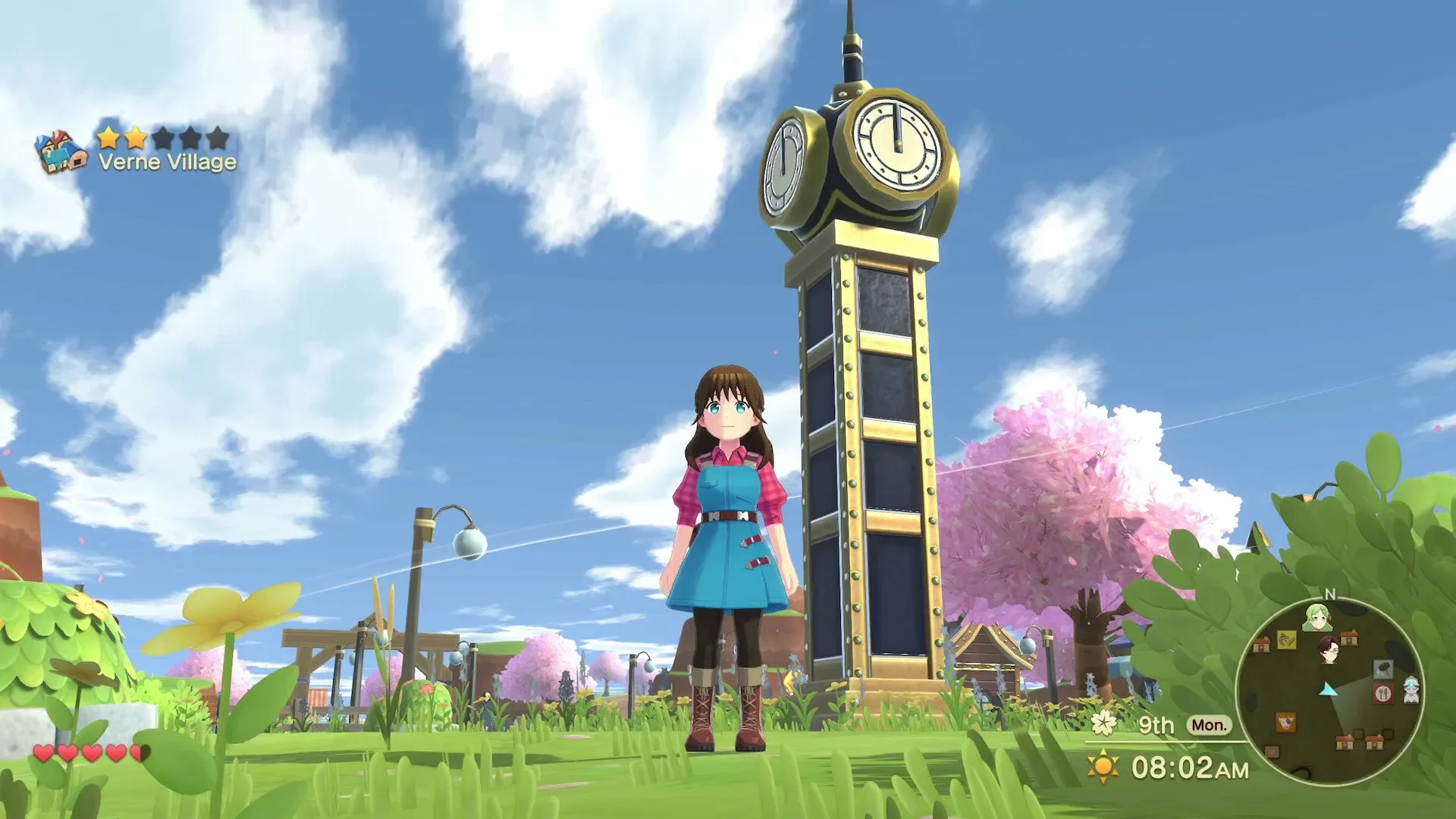Toggle the first gold star of village rating
Screen dimensions: 1456x819
[108, 138]
